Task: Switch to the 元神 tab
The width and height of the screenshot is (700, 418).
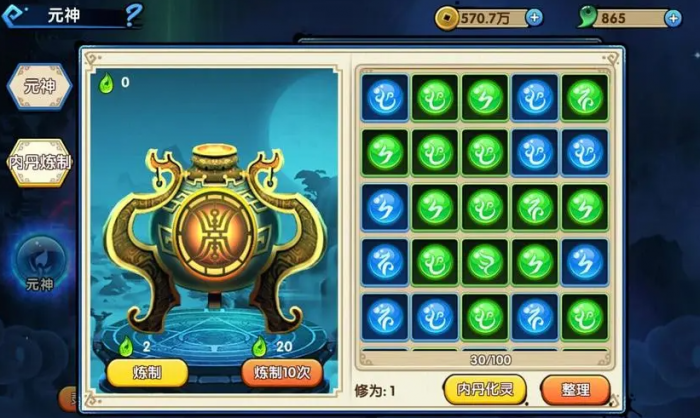Action: point(40,87)
